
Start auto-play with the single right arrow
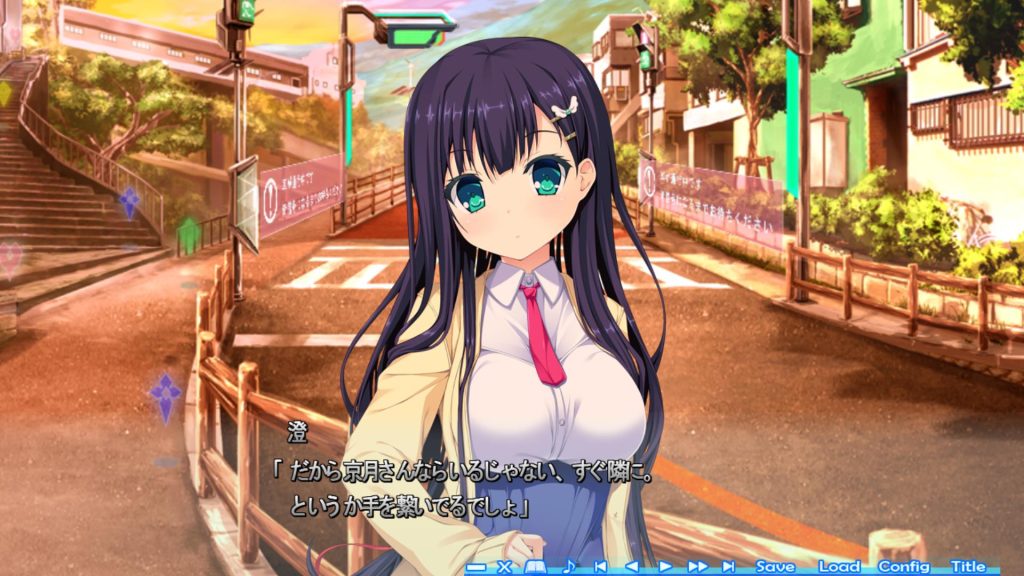tap(665, 567)
